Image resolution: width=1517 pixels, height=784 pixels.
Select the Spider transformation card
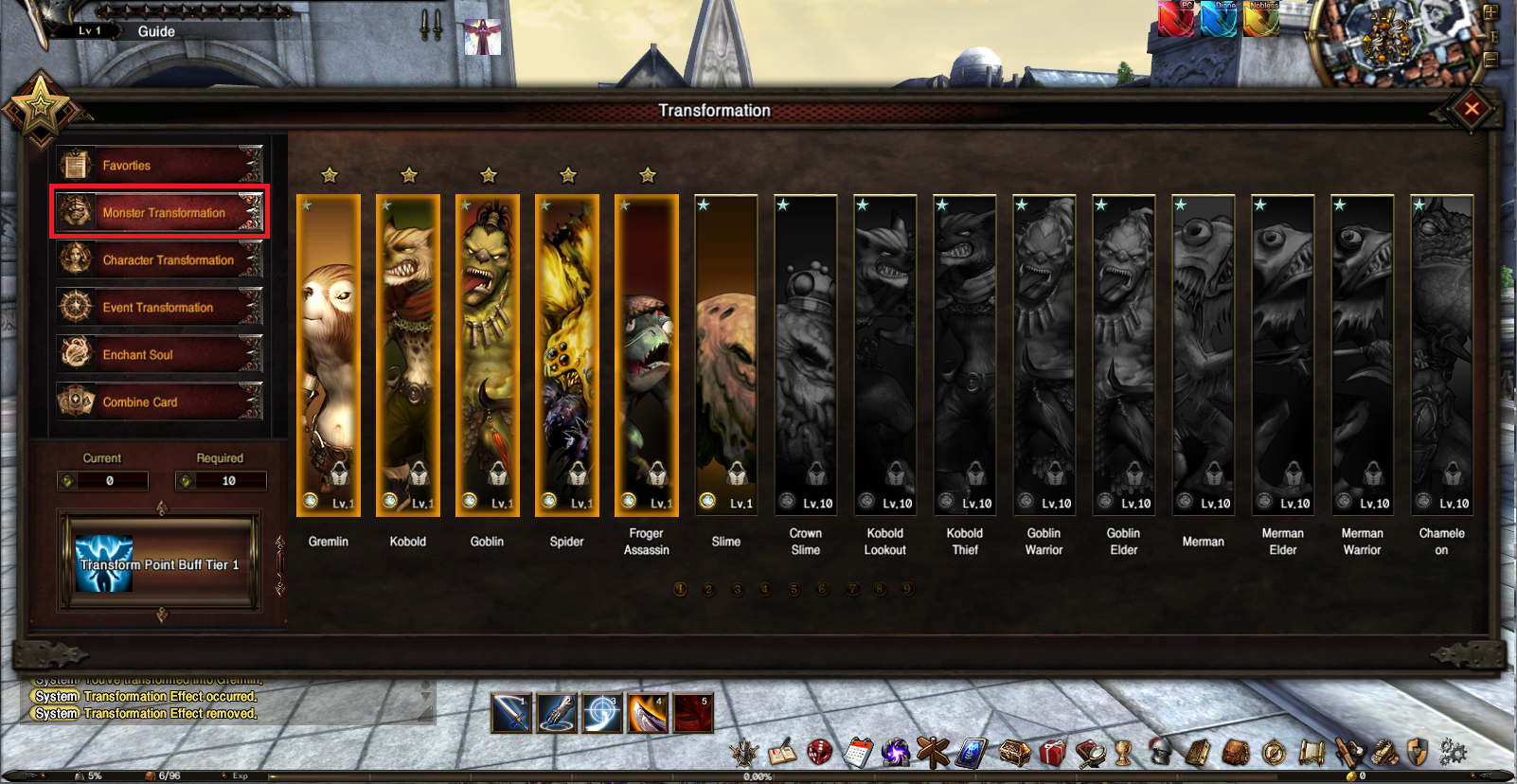[567, 355]
